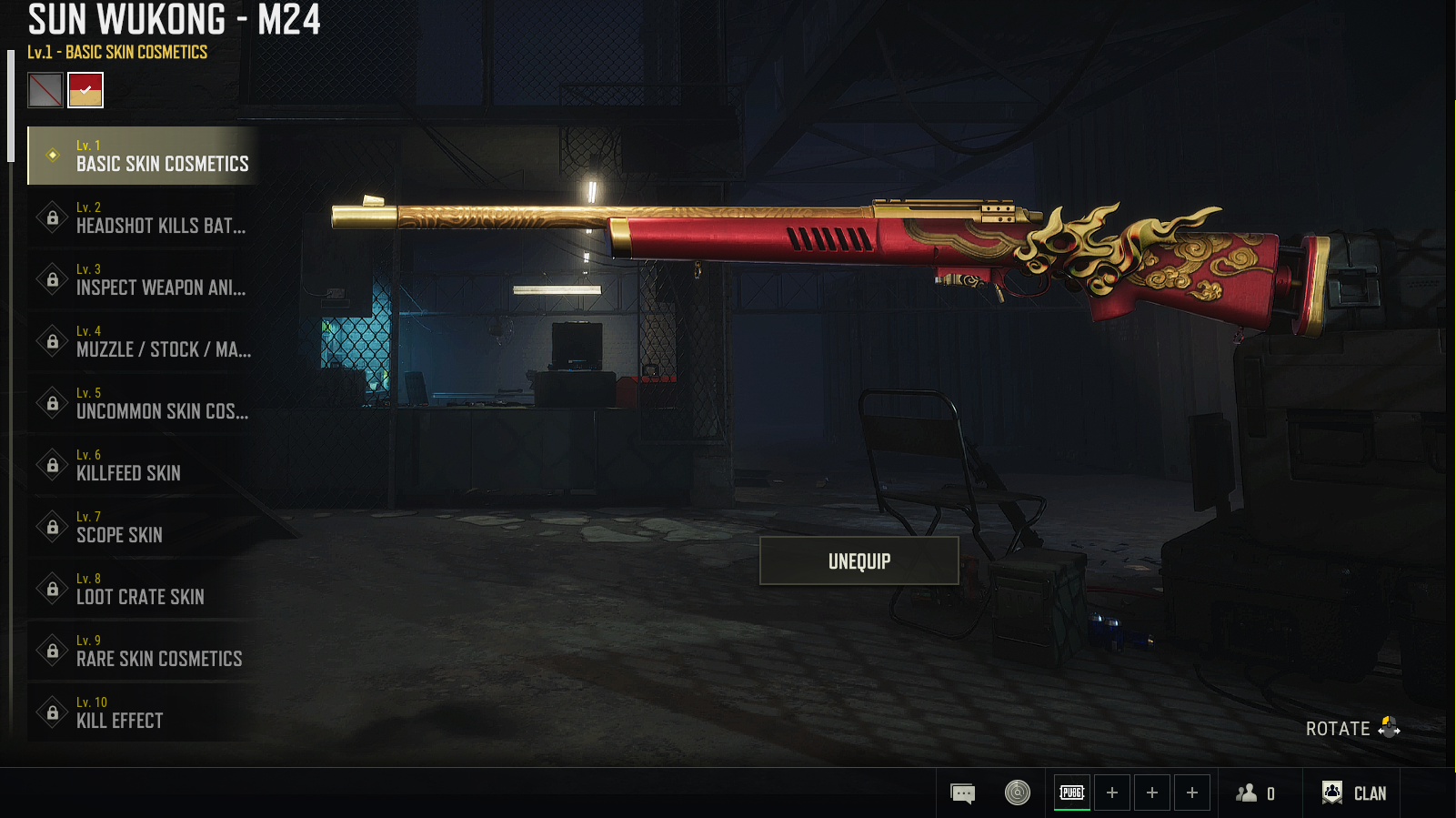Open the Clan panel
This screenshot has height=818, width=1456.
(x=1354, y=793)
